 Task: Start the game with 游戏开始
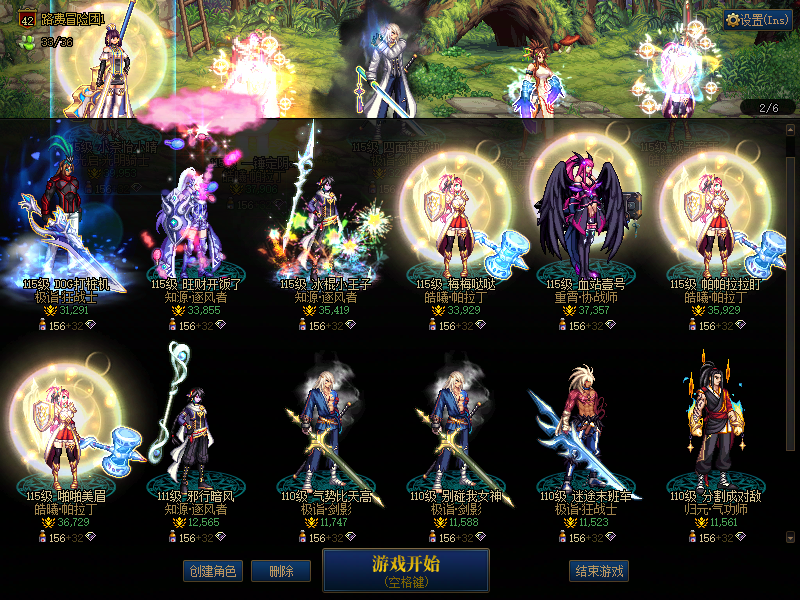click(405, 569)
